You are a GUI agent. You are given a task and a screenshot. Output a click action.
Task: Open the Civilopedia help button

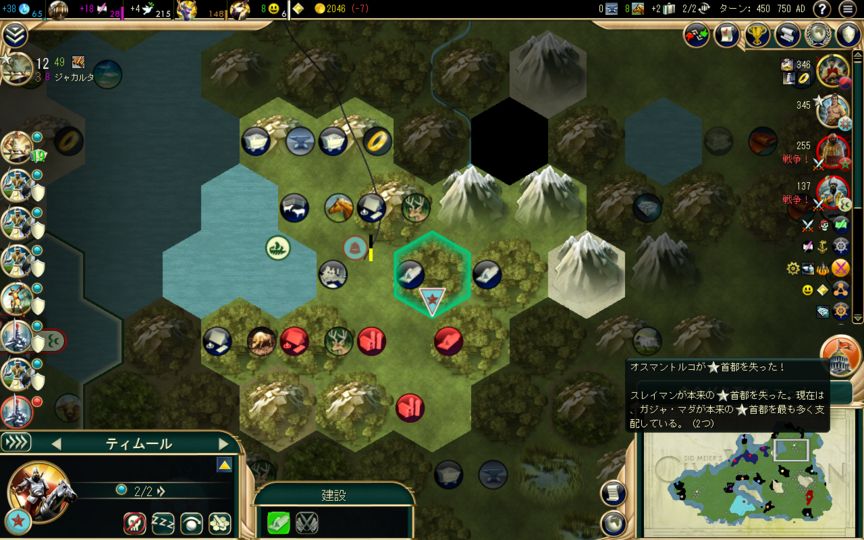(821, 9)
